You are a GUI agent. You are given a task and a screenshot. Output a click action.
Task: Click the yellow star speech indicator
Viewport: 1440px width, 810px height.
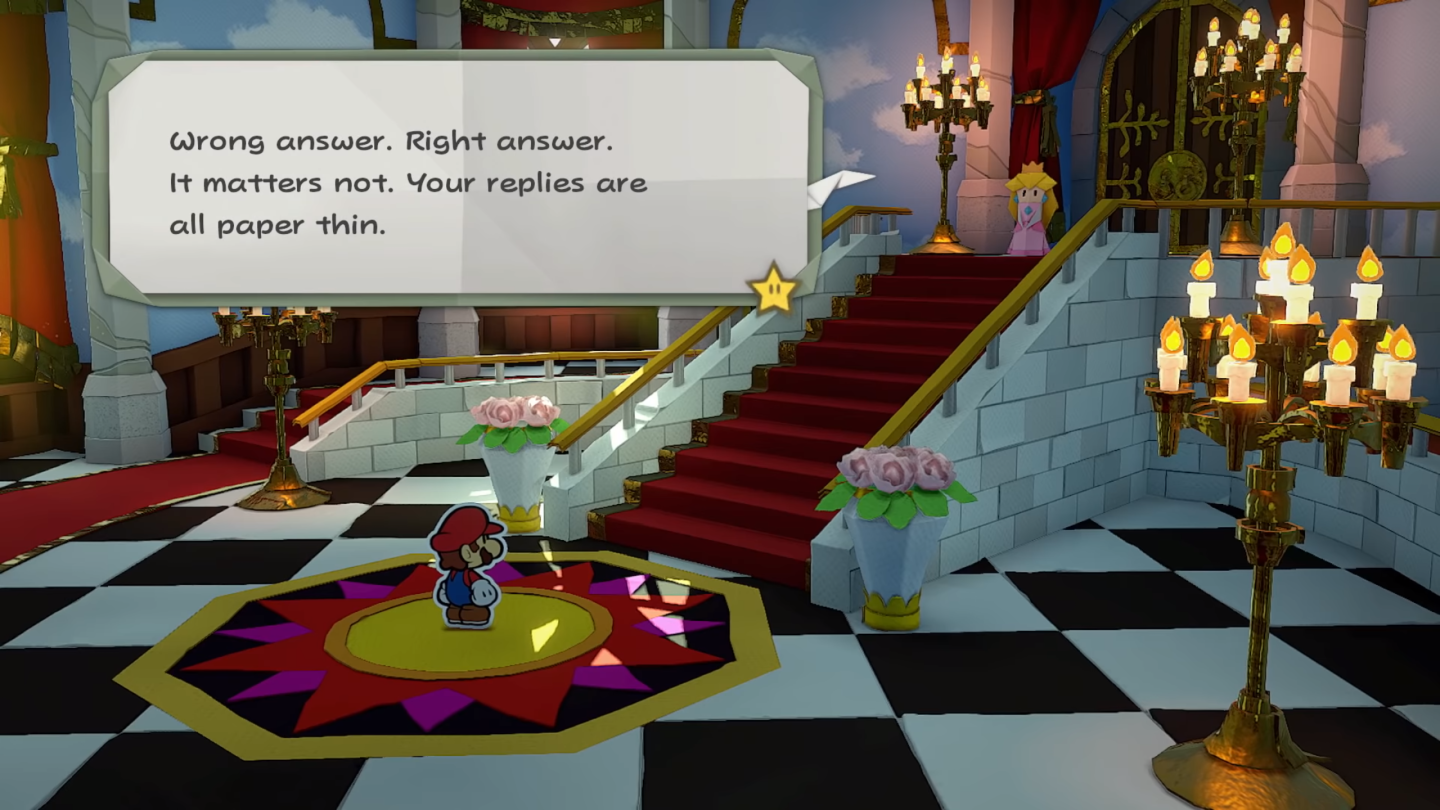774,292
